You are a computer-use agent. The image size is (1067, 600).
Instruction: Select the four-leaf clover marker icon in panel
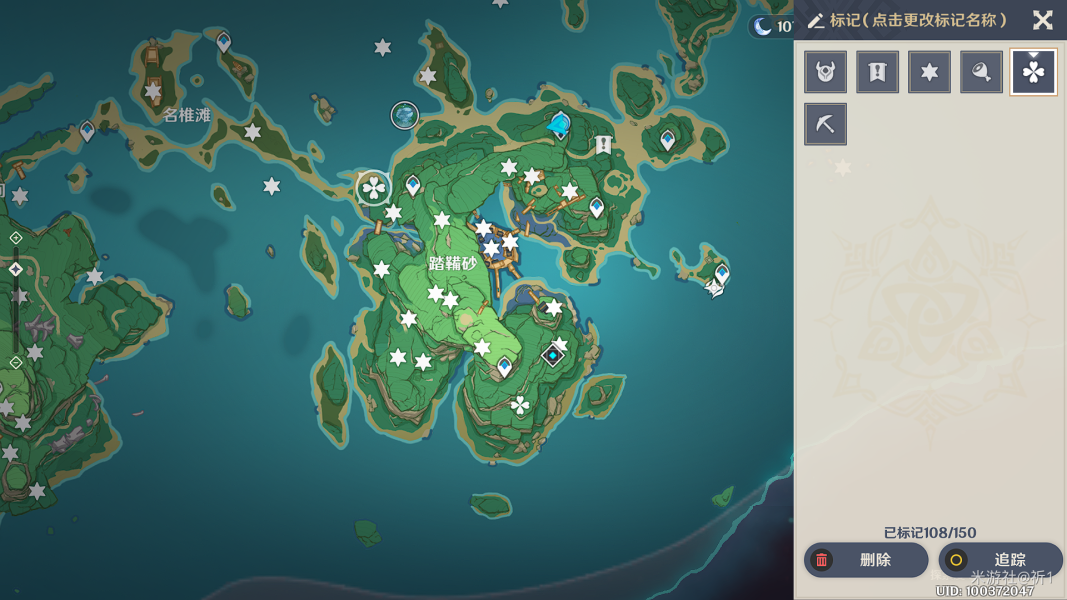pos(1033,72)
